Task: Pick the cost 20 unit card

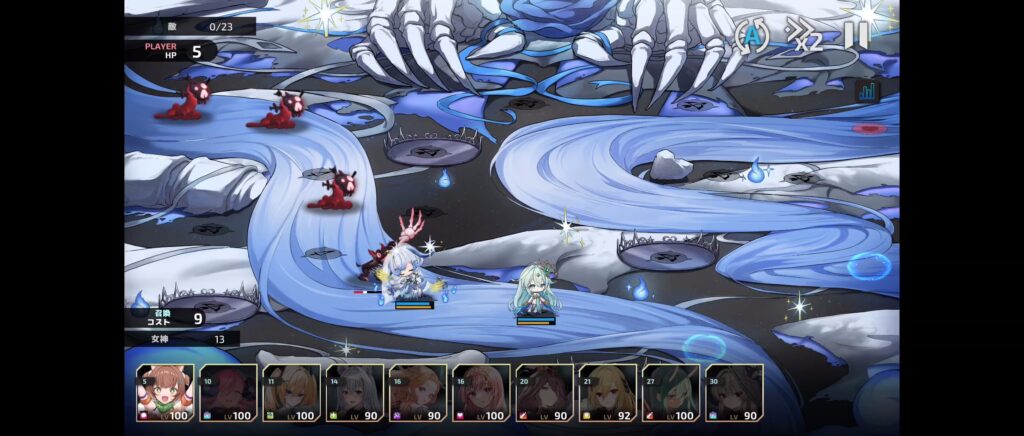Action: [x=545, y=393]
